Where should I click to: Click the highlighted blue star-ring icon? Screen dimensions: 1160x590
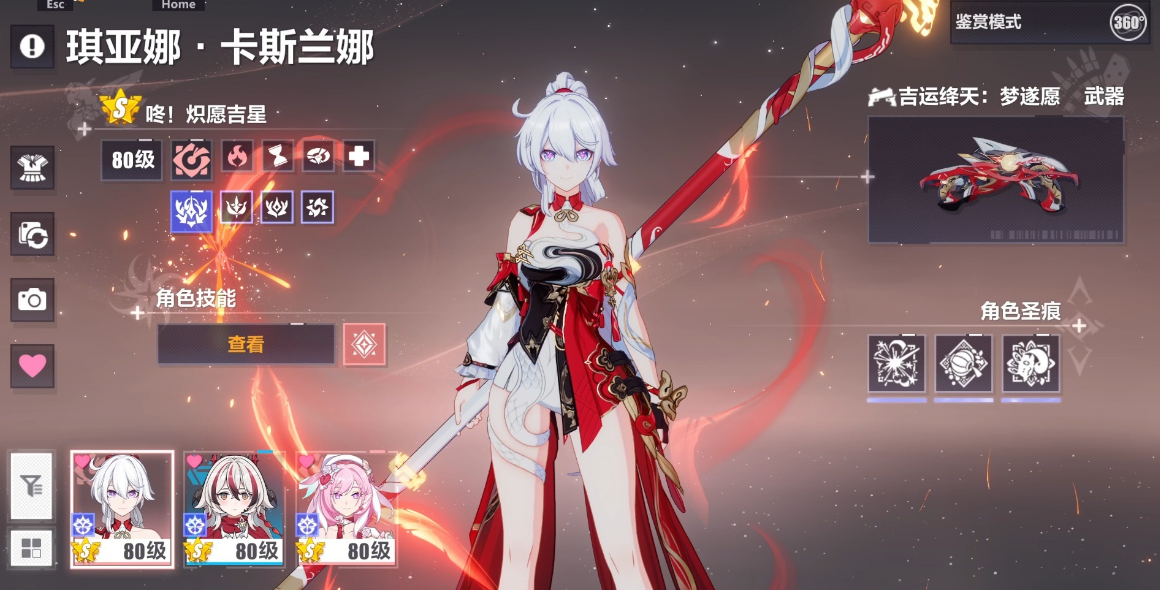pos(191,209)
